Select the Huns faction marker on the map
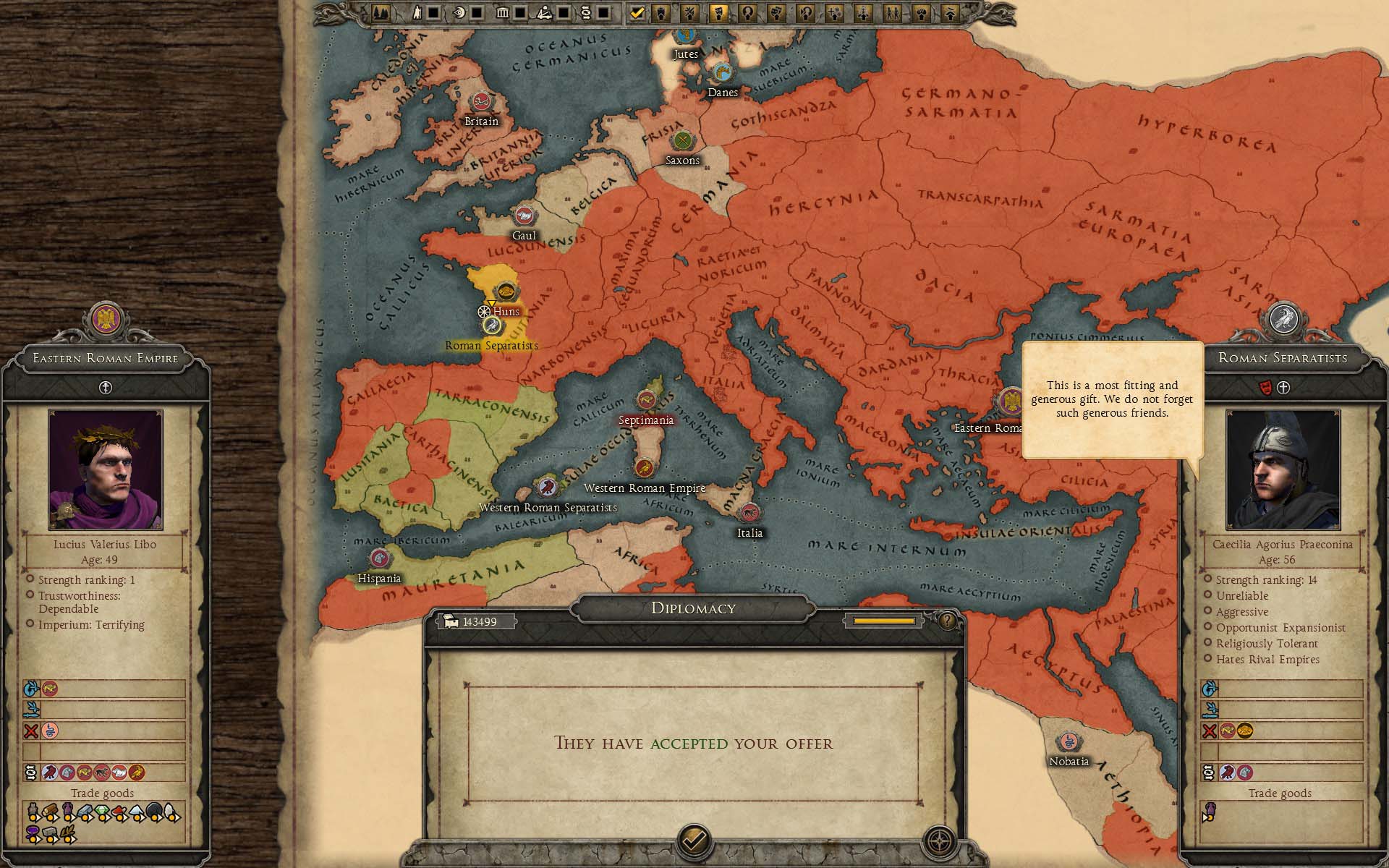 (506, 293)
